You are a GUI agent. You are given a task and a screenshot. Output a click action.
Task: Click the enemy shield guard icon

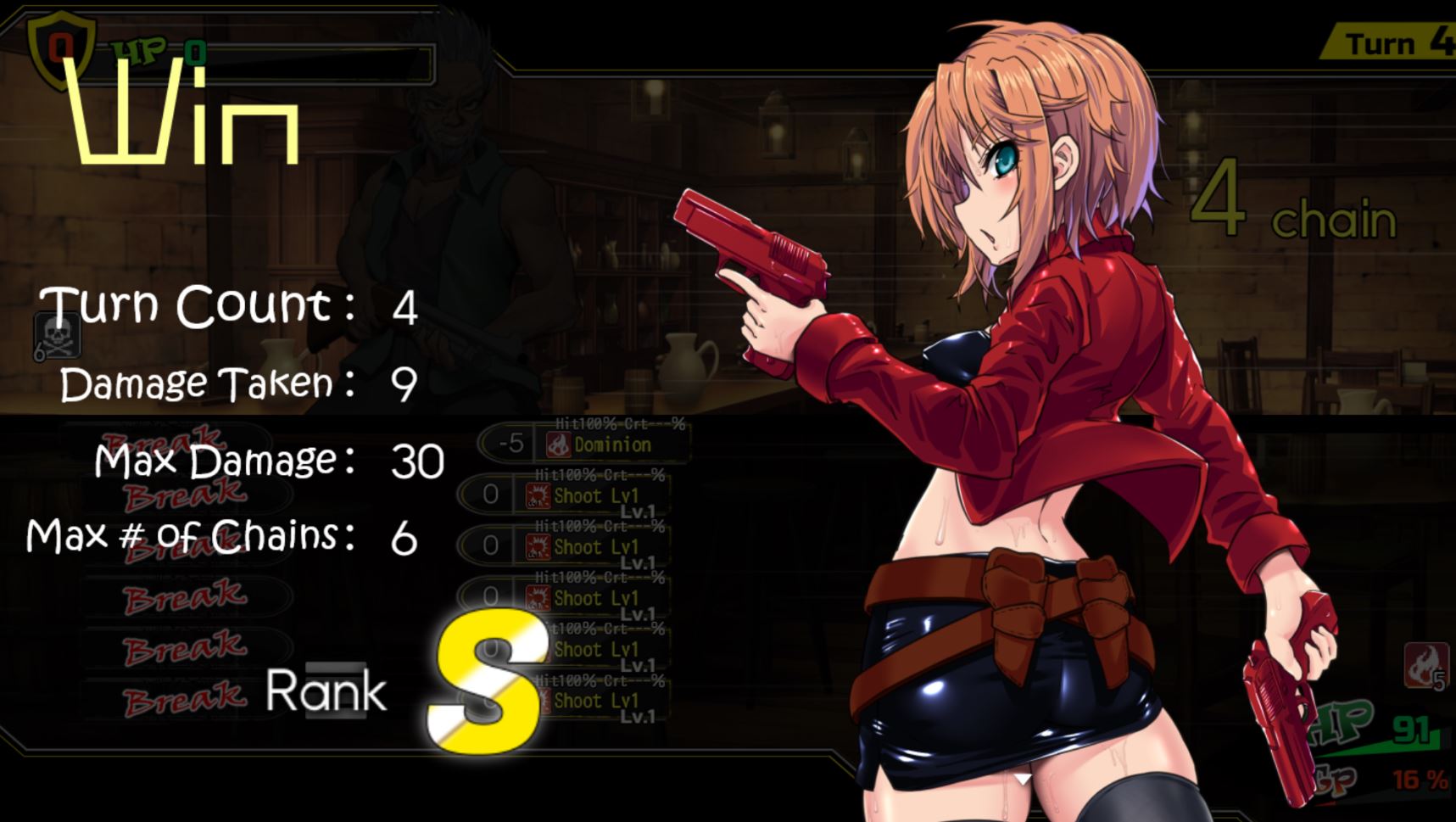coord(59,48)
